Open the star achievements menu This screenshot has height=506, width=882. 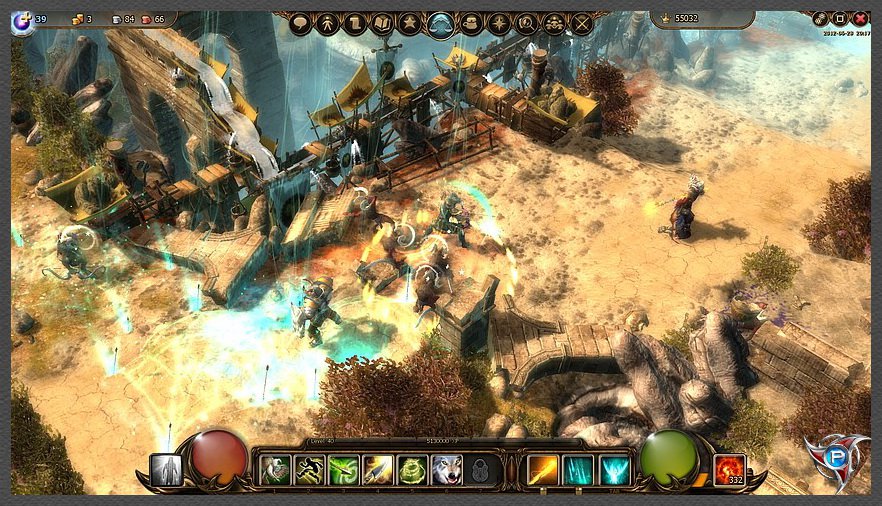tap(411, 24)
